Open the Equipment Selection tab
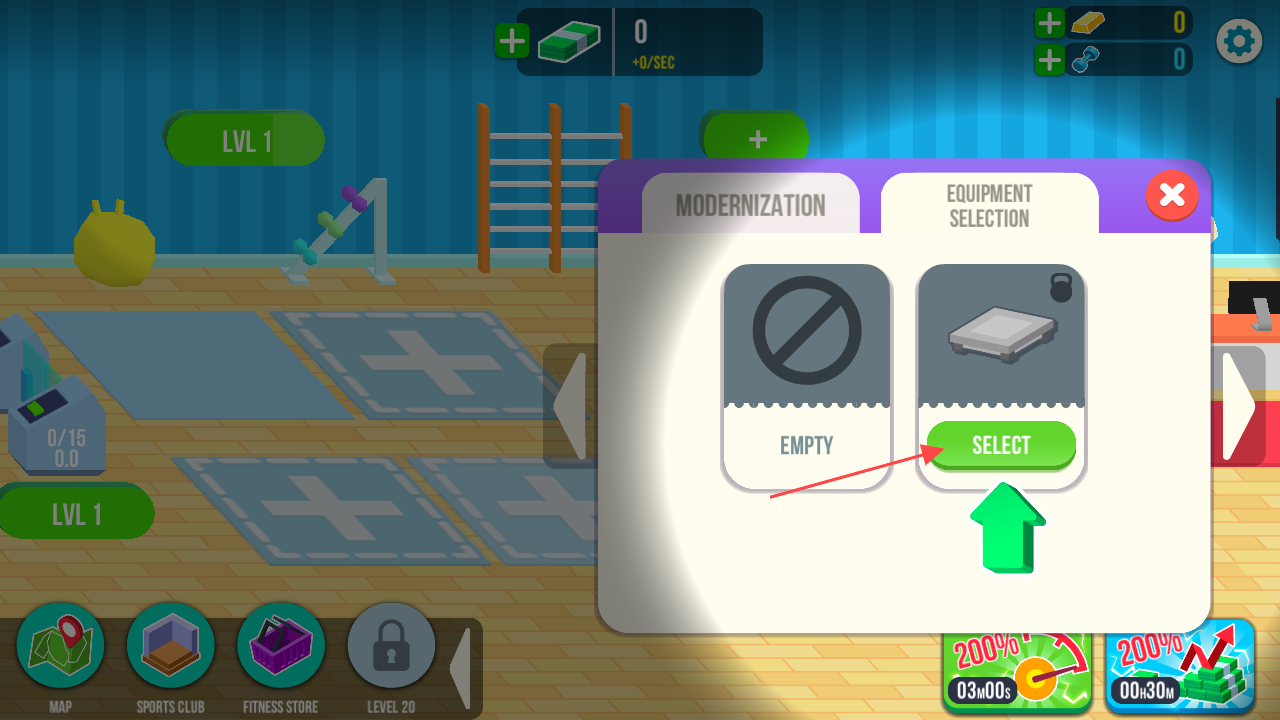 pyautogui.click(x=989, y=205)
